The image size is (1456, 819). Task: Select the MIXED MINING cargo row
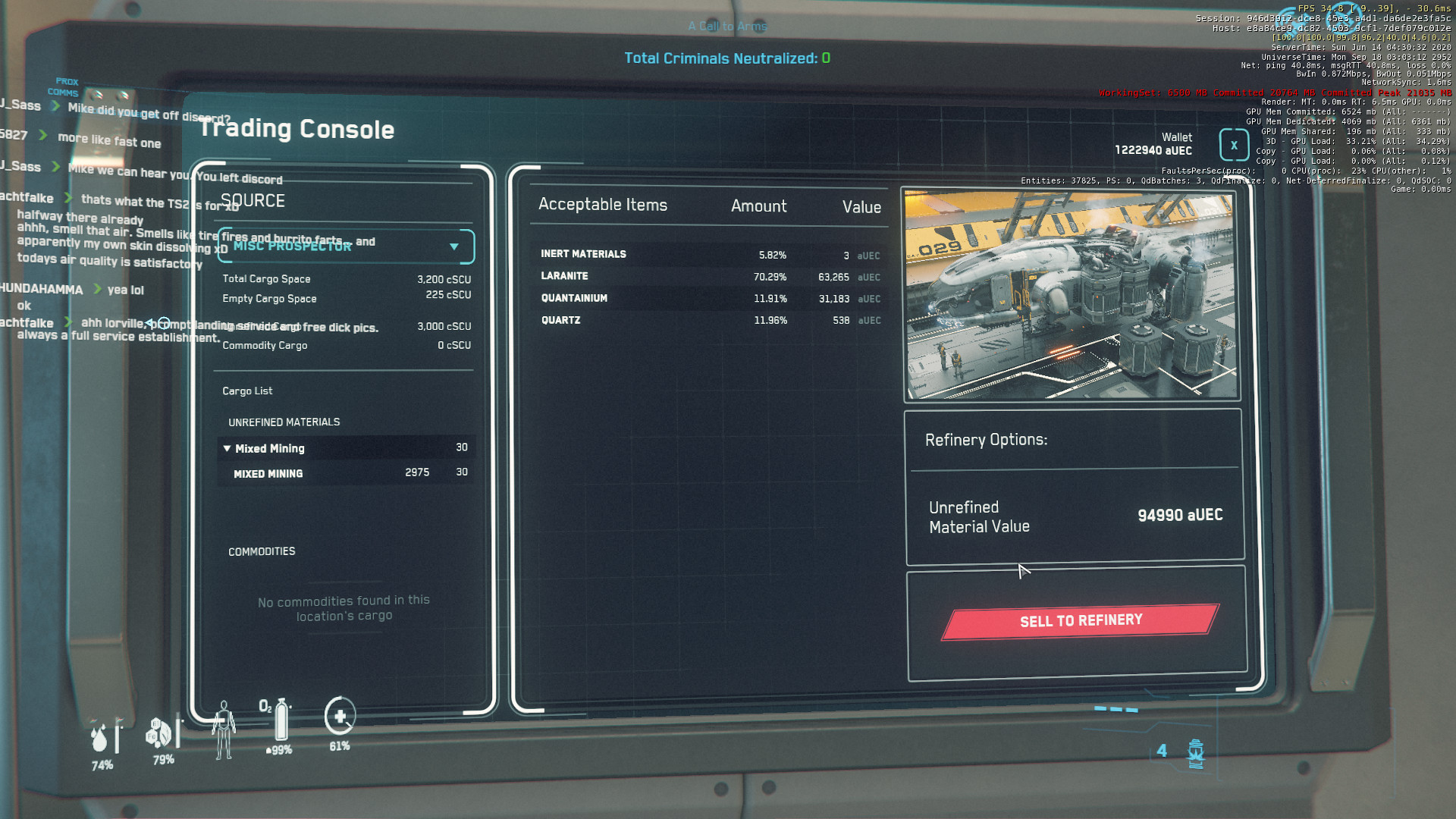pos(346,473)
